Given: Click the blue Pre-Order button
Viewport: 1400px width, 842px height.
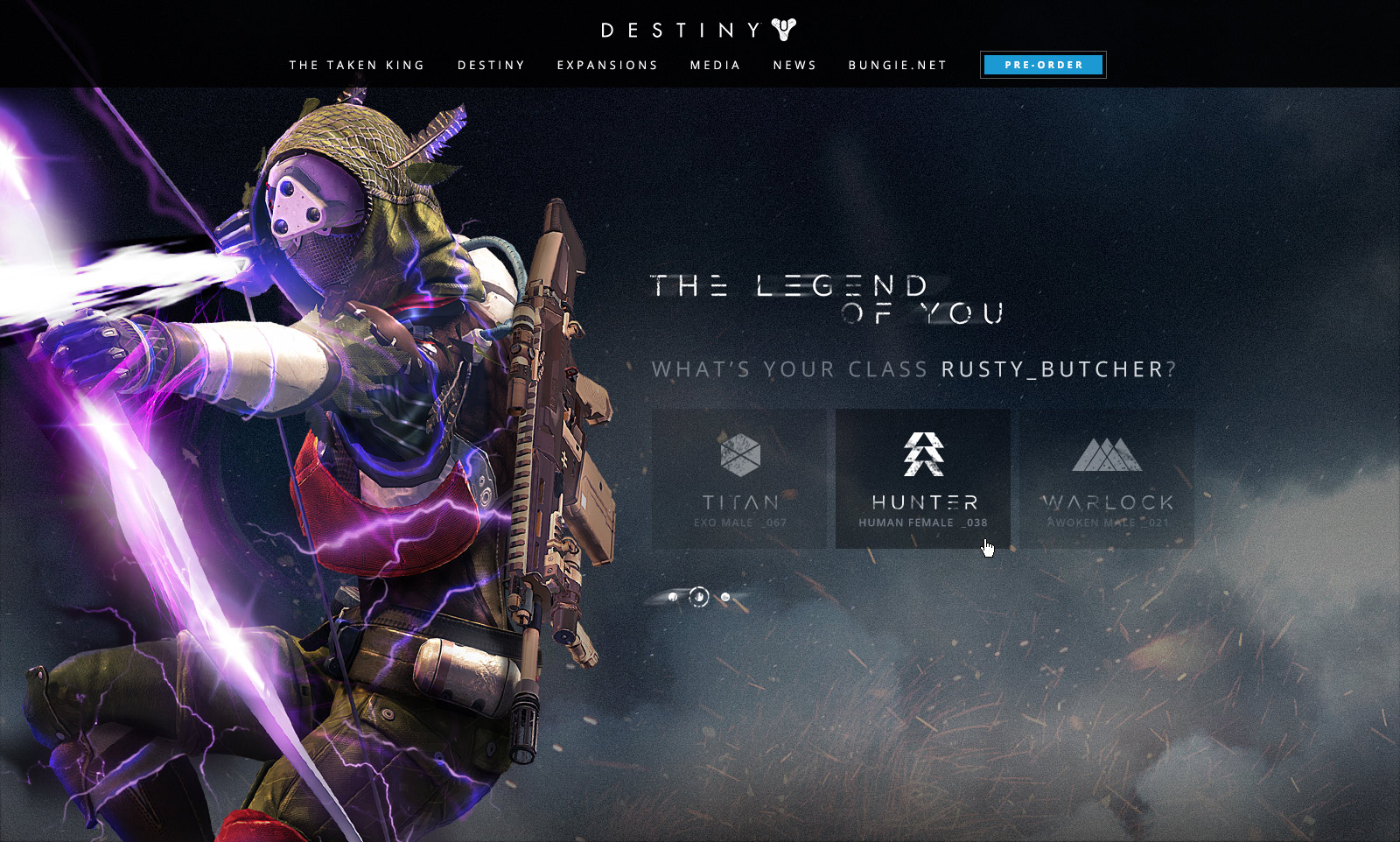Looking at the screenshot, I should [x=1043, y=65].
